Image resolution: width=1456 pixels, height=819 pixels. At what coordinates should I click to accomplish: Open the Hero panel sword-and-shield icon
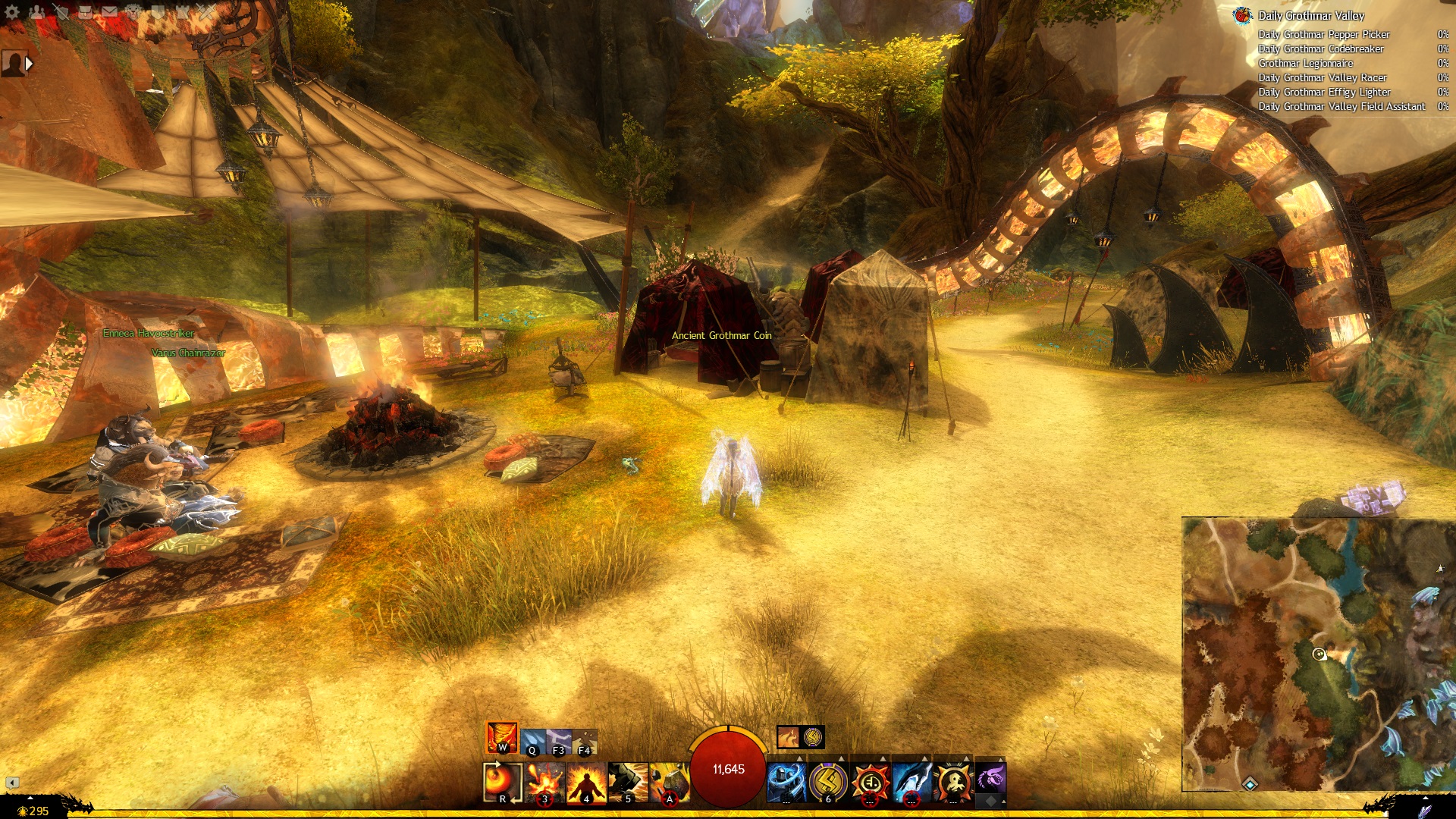pyautogui.click(x=61, y=12)
